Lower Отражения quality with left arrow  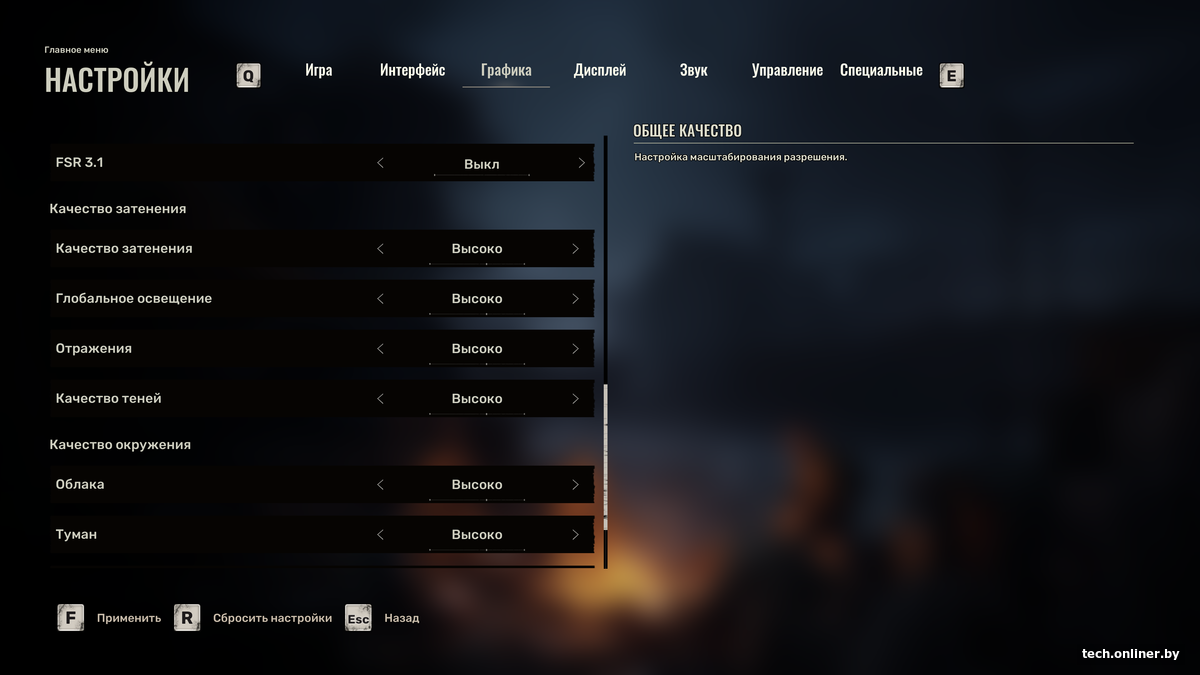pyautogui.click(x=380, y=349)
